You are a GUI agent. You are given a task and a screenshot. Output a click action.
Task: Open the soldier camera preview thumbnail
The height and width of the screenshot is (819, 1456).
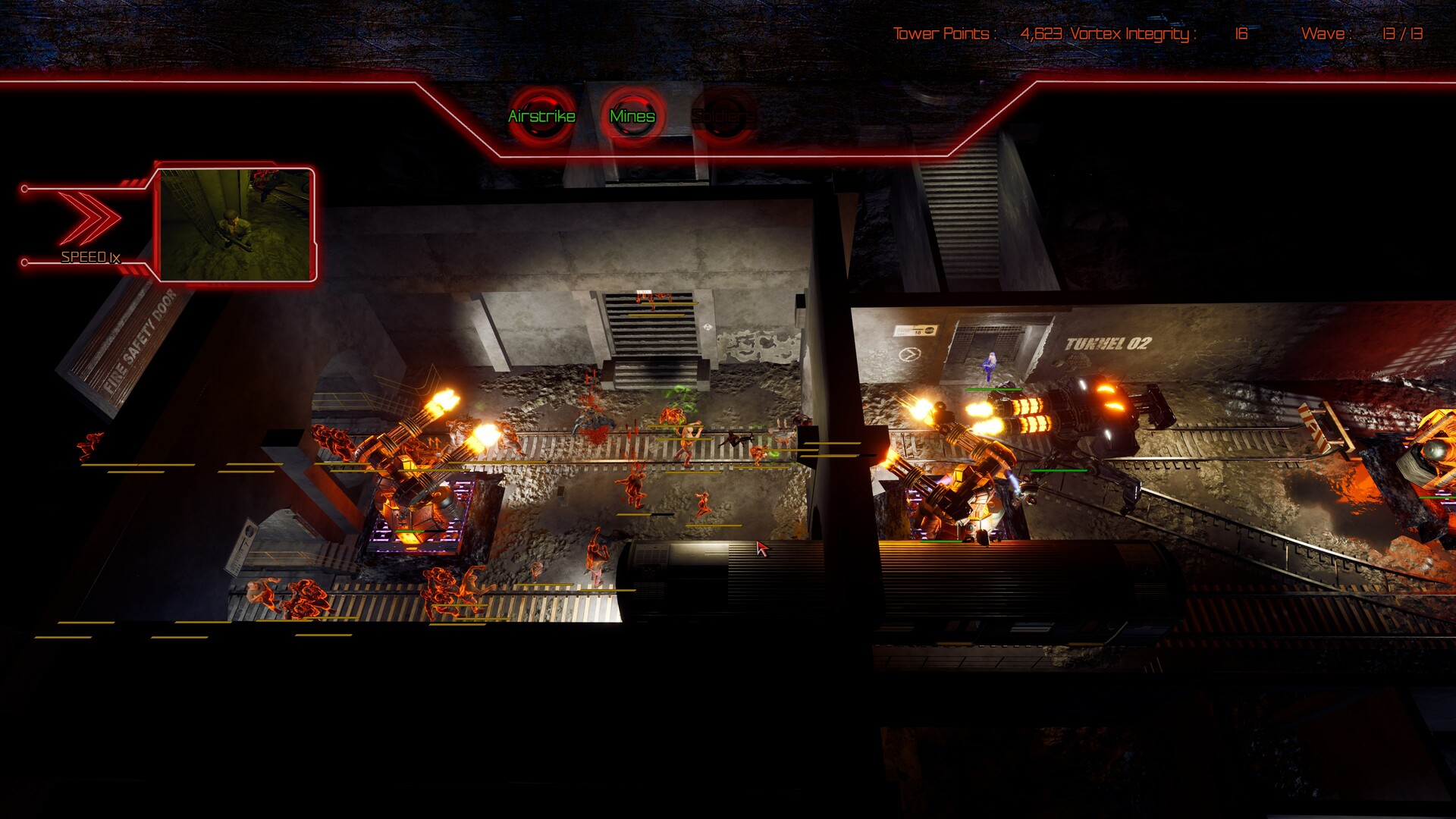tap(236, 224)
